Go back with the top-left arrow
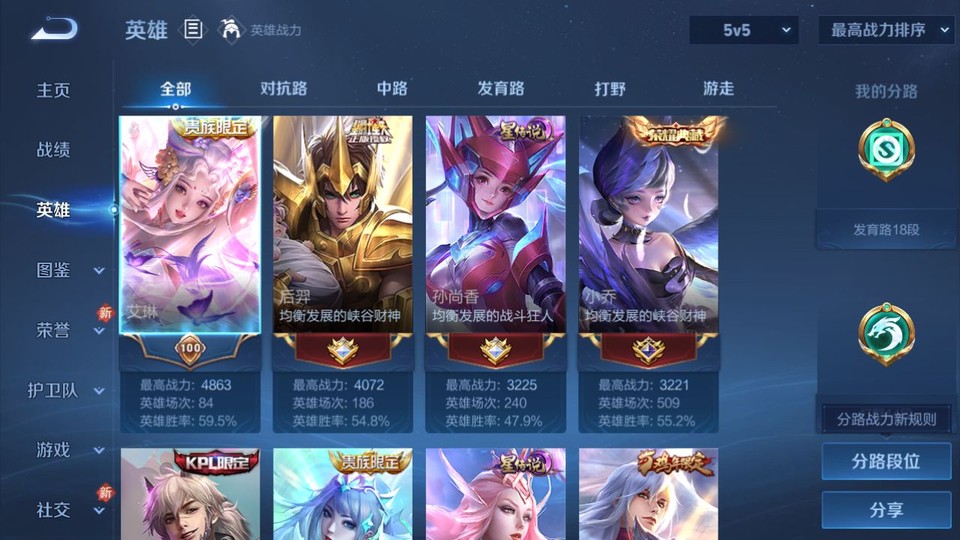 pos(54,29)
